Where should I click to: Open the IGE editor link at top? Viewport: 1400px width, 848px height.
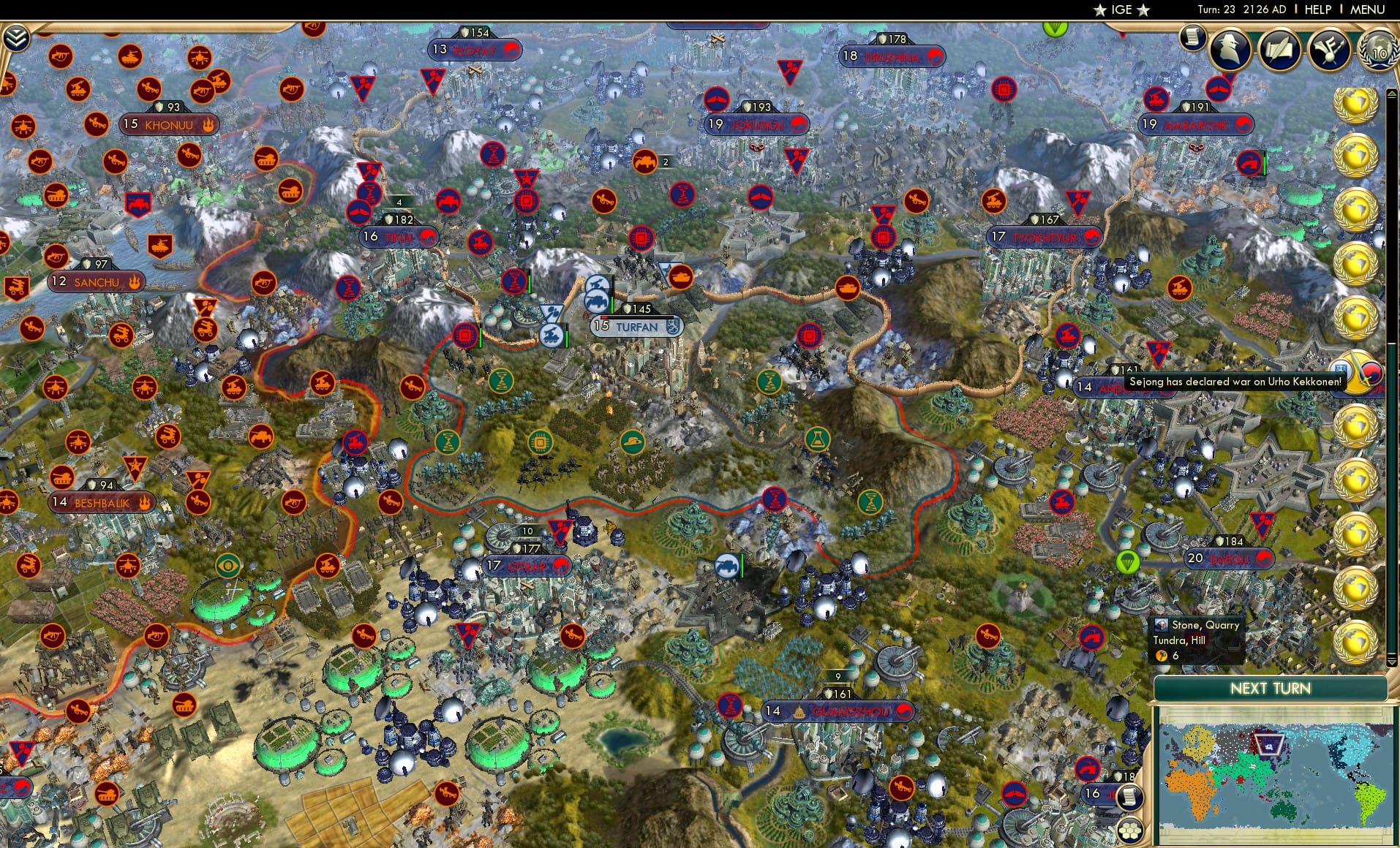point(1119,10)
